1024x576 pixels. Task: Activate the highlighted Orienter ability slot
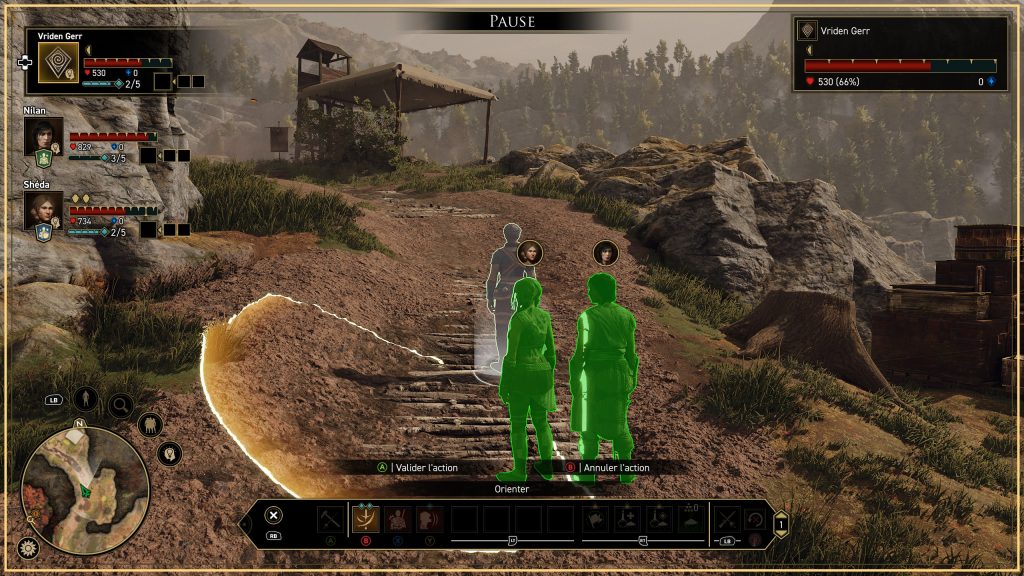pos(365,519)
